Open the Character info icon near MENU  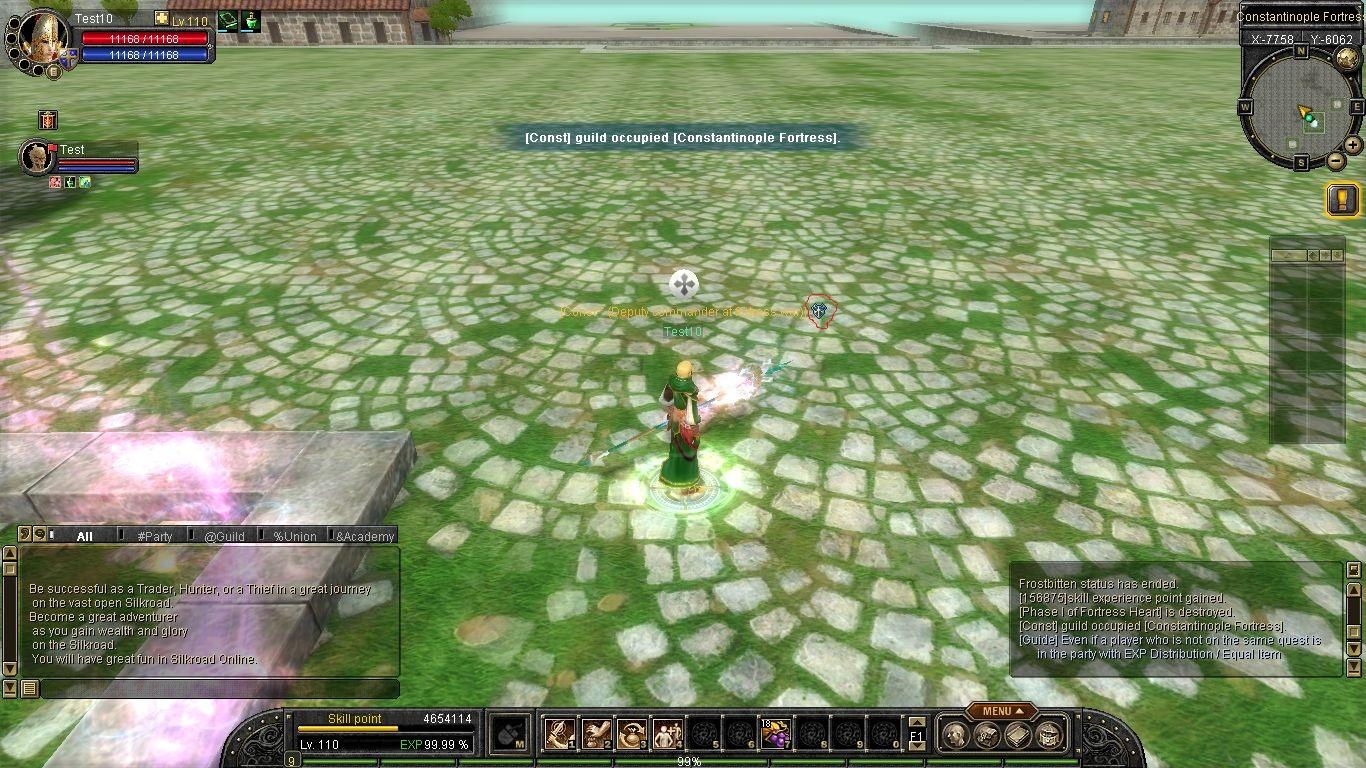(956, 735)
